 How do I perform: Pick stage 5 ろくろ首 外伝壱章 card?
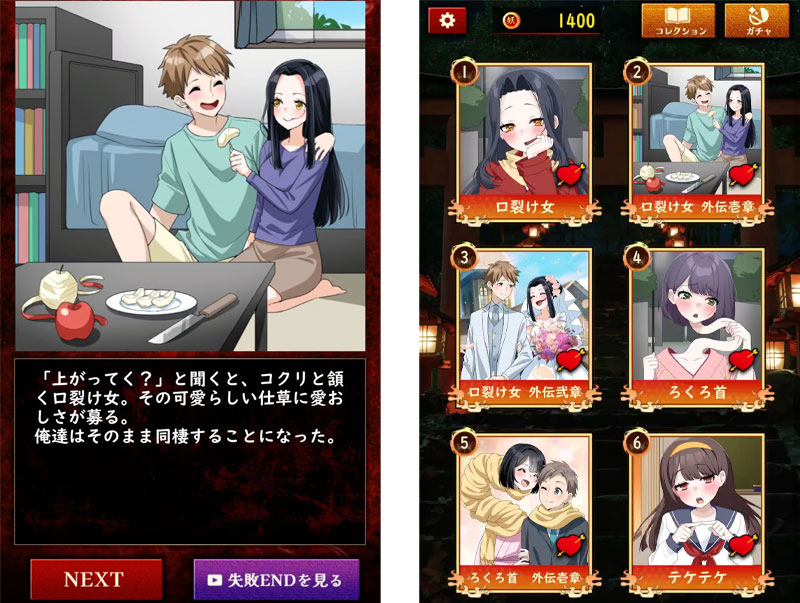point(525,510)
